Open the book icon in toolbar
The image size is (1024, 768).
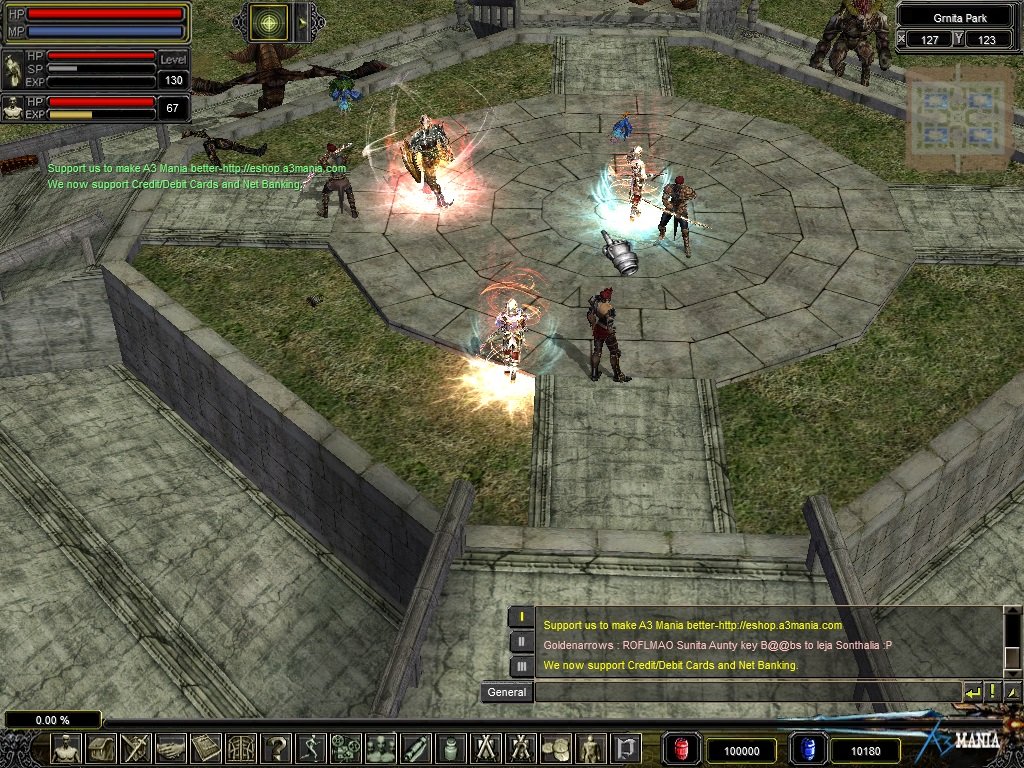[x=206, y=748]
